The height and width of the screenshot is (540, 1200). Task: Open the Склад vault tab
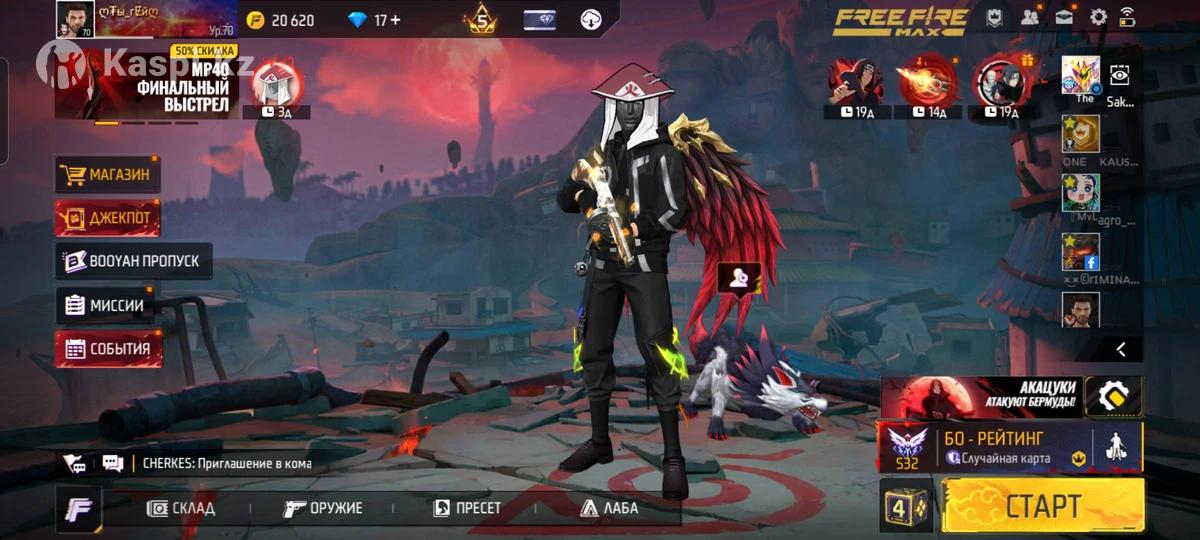(x=181, y=508)
